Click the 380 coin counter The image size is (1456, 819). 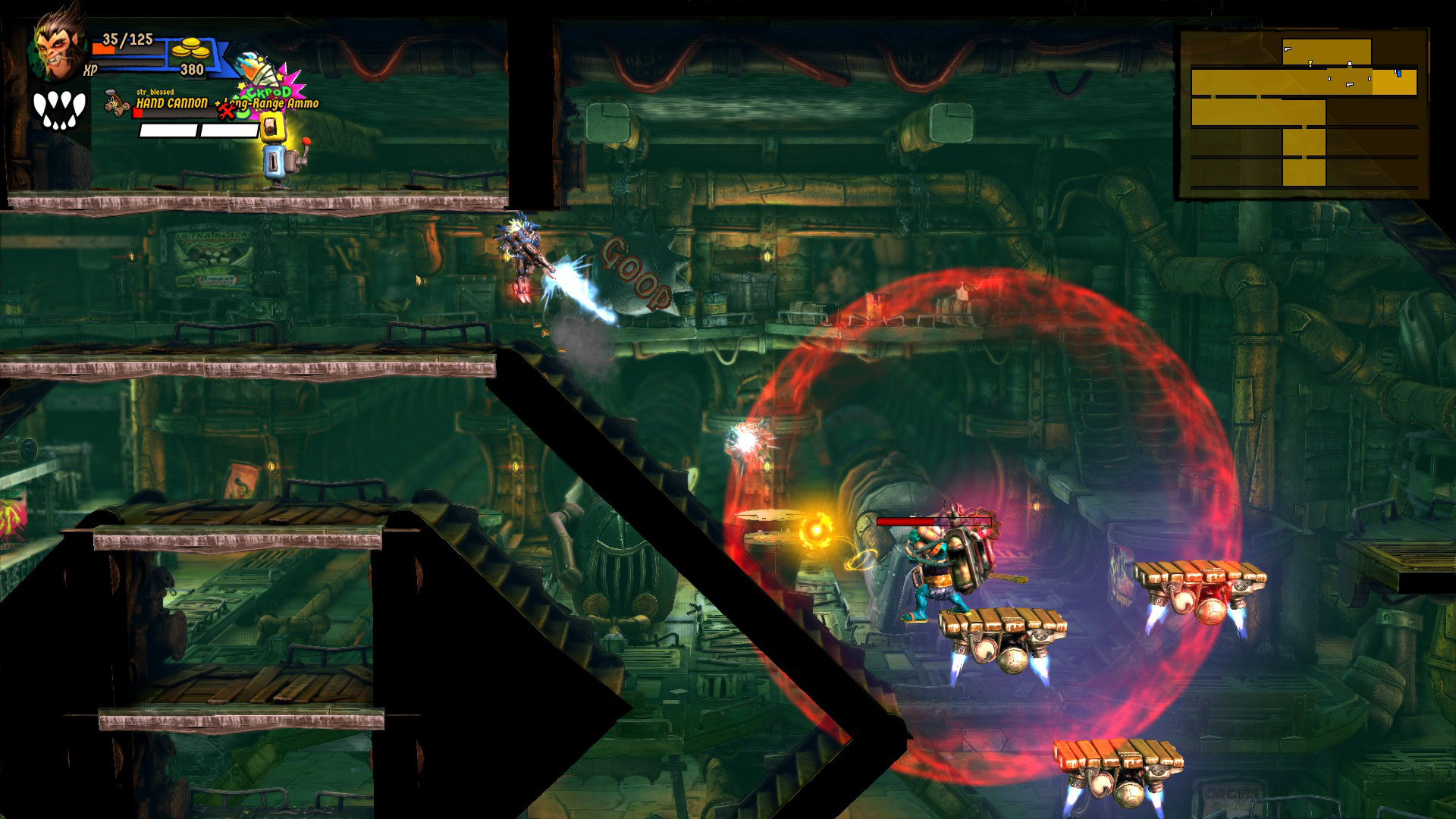[x=192, y=69]
